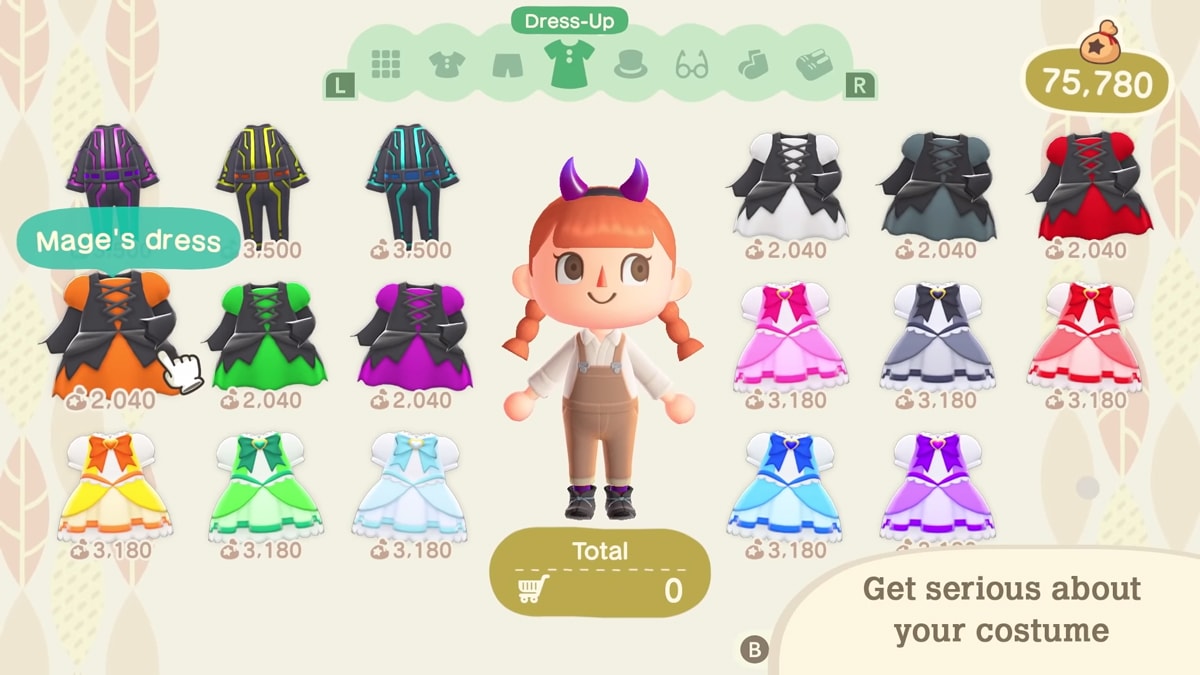The width and height of the screenshot is (1200, 675).
Task: Open the glasses accessories category tab
Action: pos(691,66)
